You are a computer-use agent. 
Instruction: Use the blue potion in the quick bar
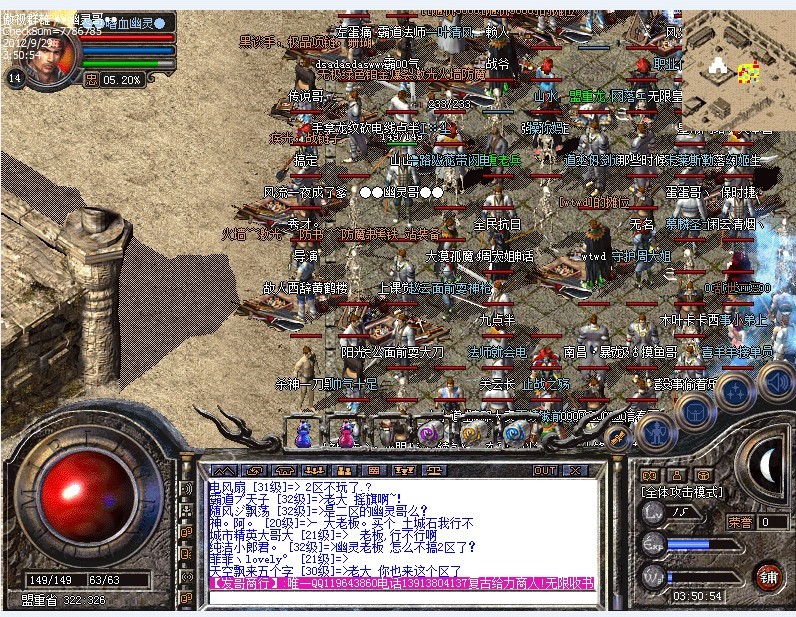(303, 433)
